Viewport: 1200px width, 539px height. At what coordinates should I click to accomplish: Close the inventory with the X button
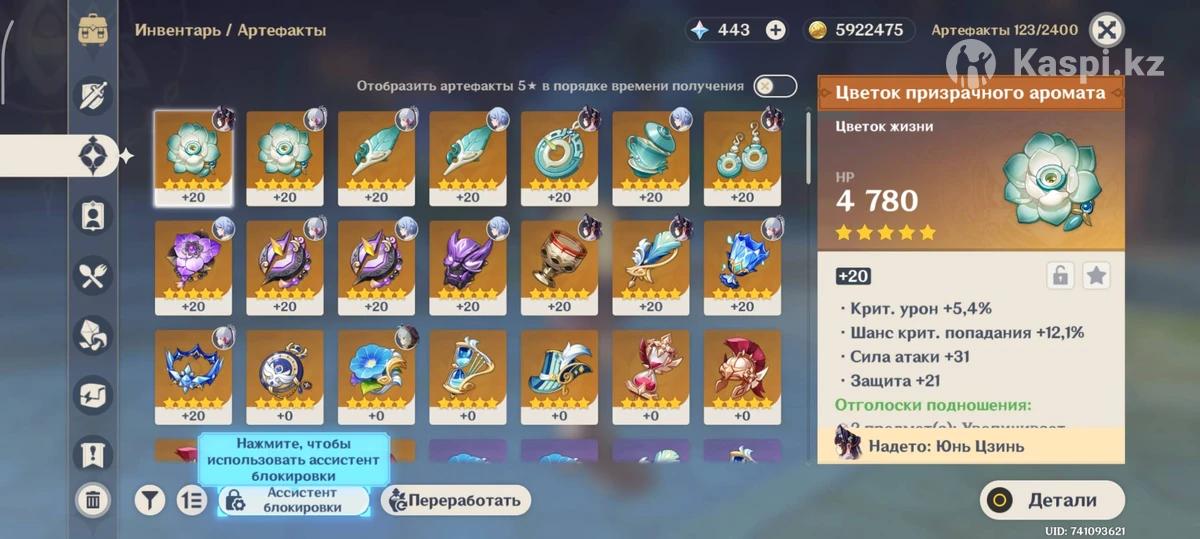point(1105,30)
